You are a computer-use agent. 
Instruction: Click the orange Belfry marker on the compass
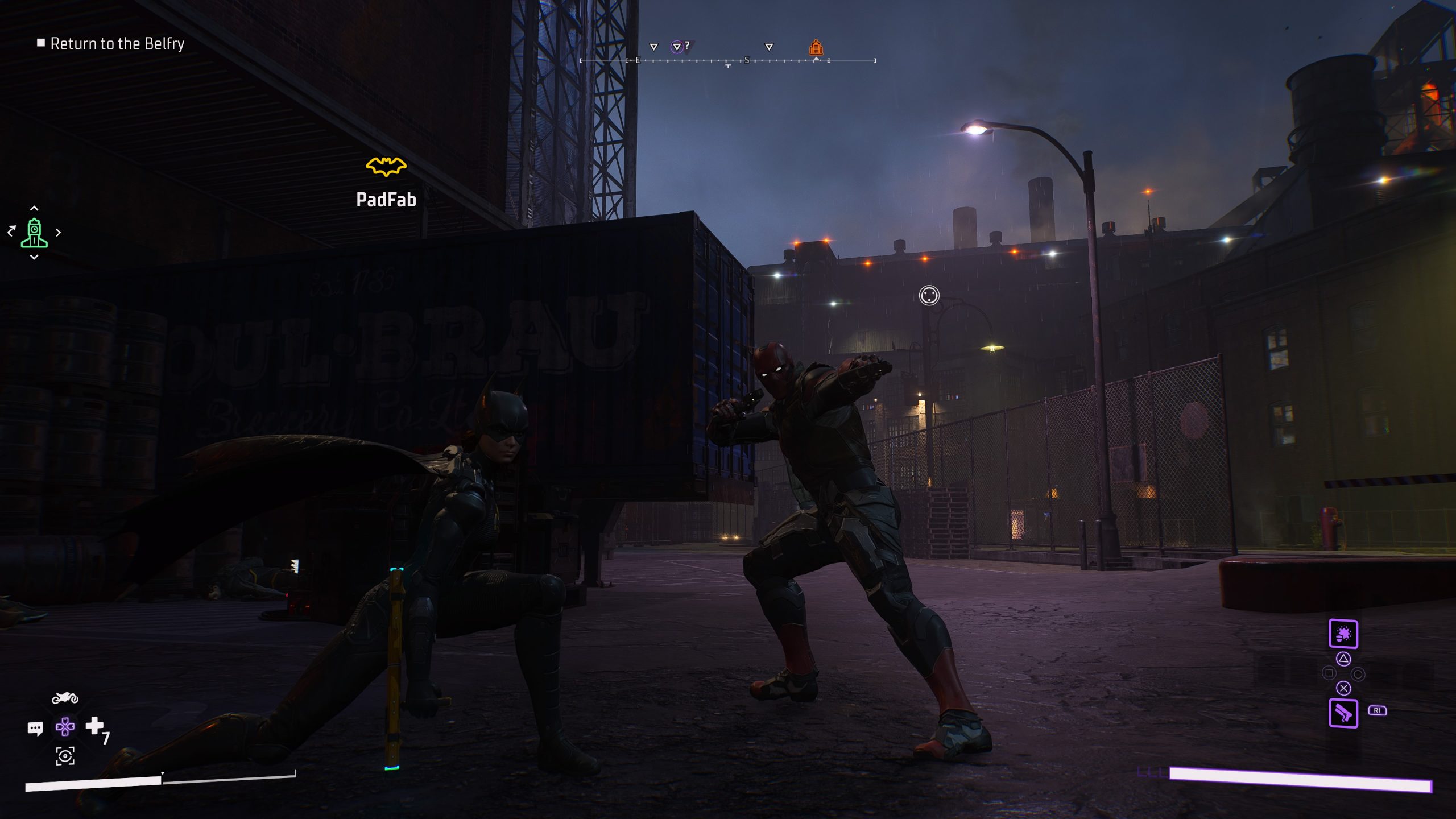[816, 47]
